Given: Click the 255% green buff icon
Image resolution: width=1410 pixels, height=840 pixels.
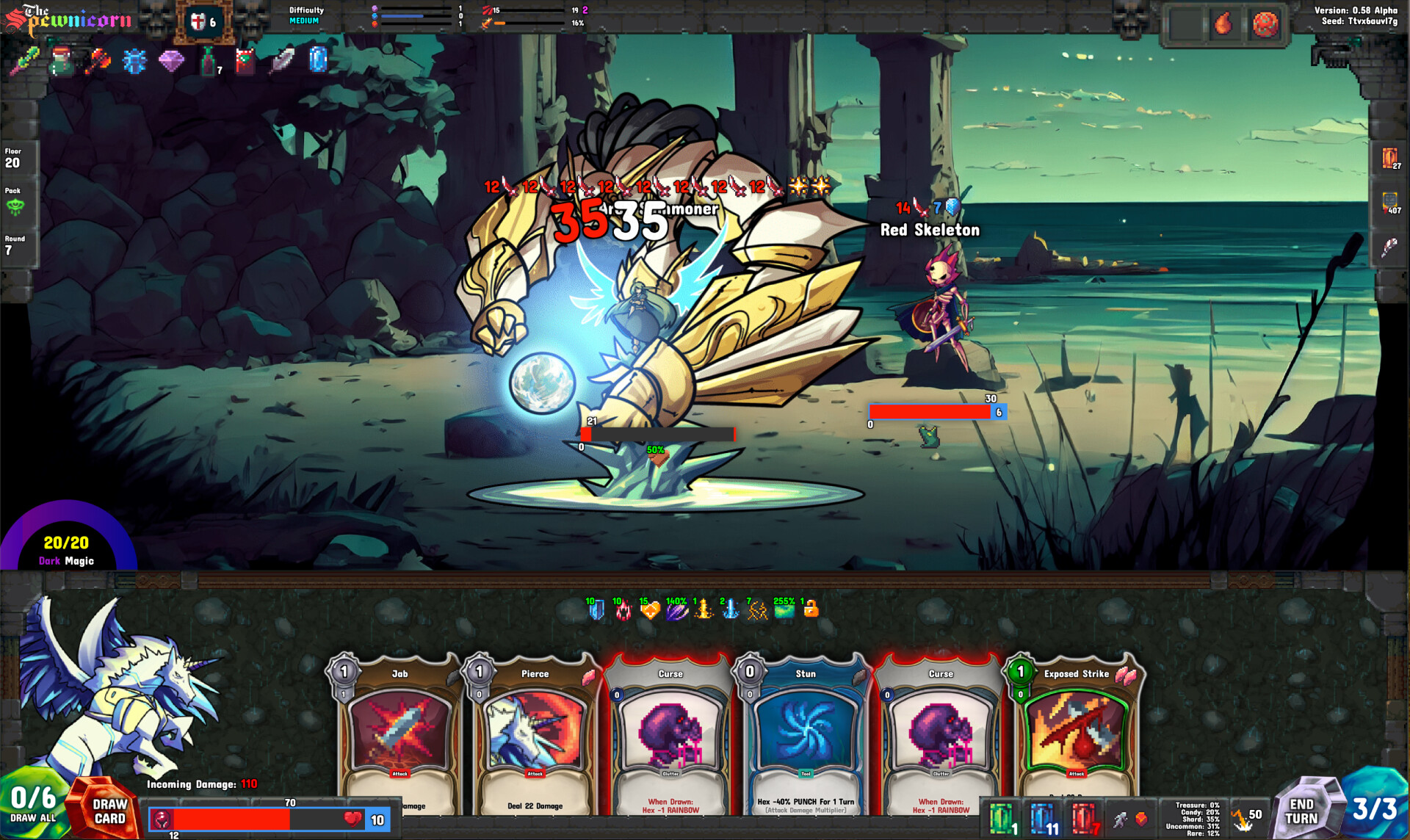Looking at the screenshot, I should coord(784,612).
